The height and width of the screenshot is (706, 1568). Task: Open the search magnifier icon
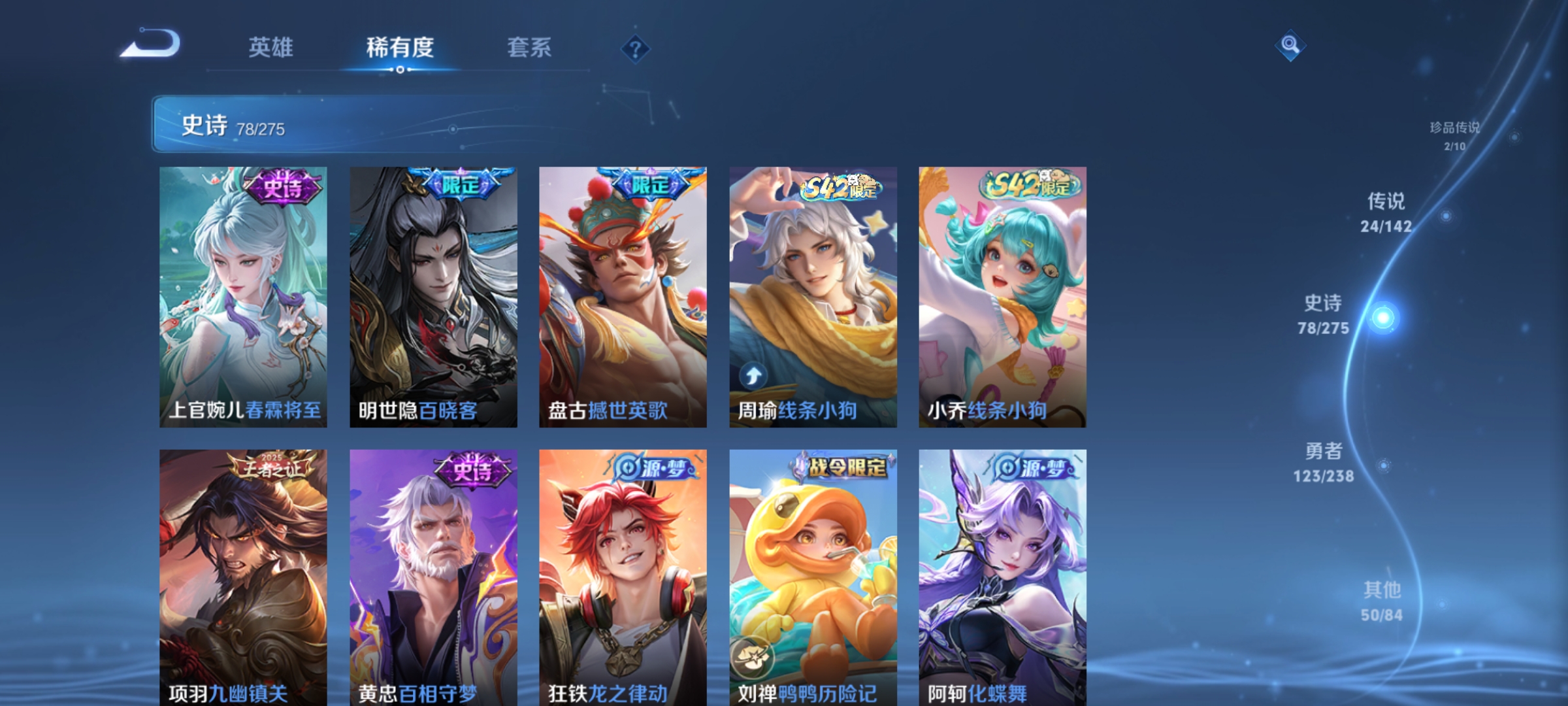(x=1290, y=46)
